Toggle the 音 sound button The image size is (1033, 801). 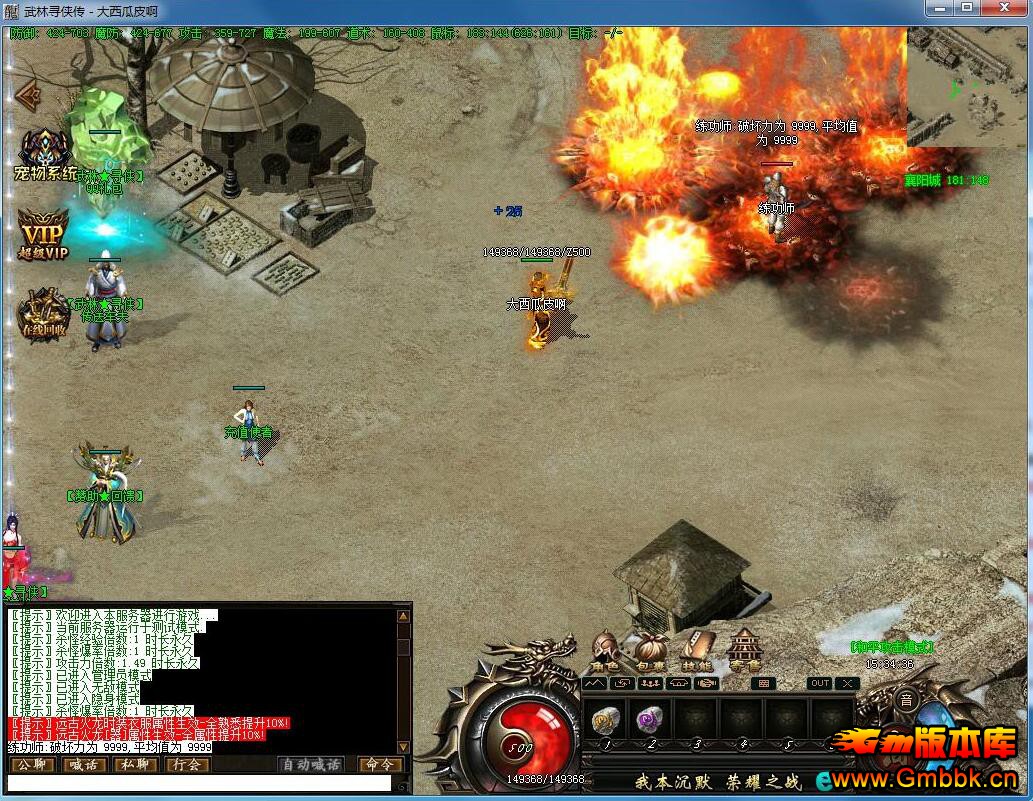(x=906, y=701)
